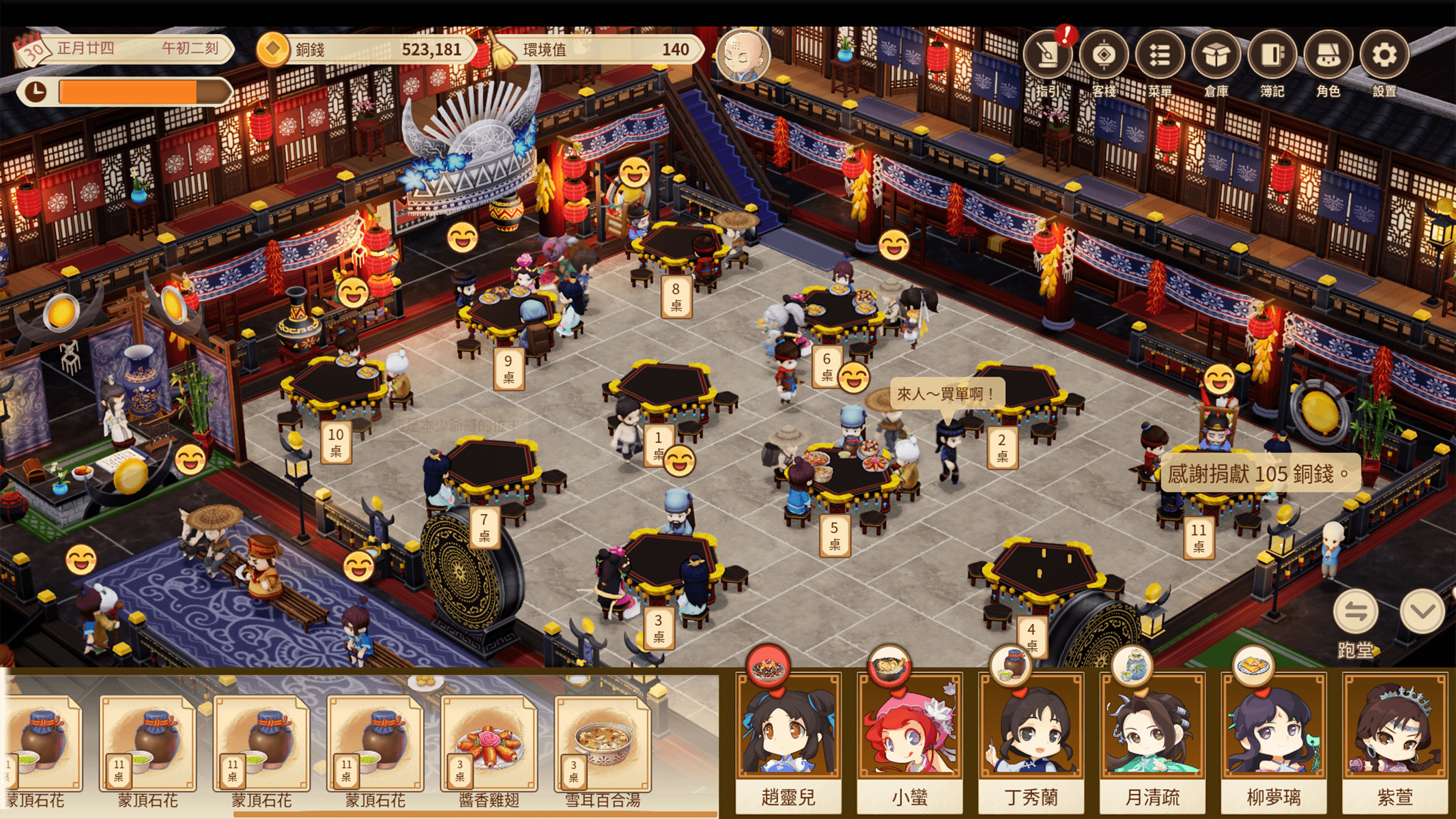
Task: Collapse the panel with the down-arrow button
Action: point(1422,612)
